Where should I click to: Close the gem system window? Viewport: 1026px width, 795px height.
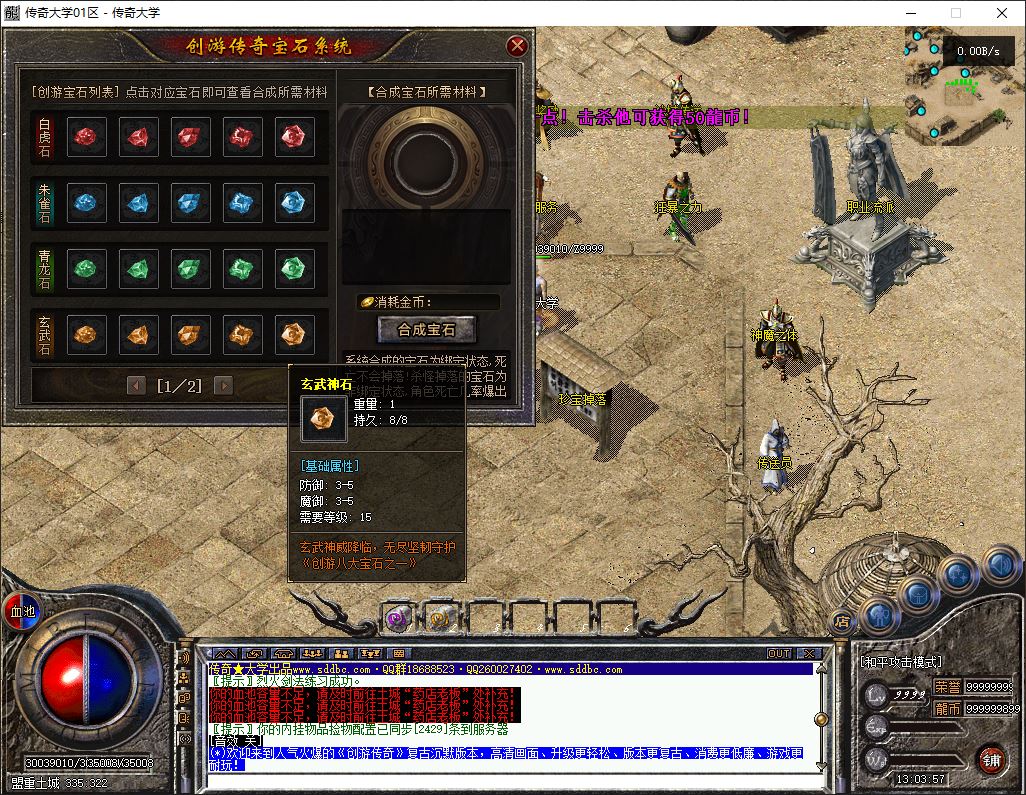pyautogui.click(x=517, y=46)
